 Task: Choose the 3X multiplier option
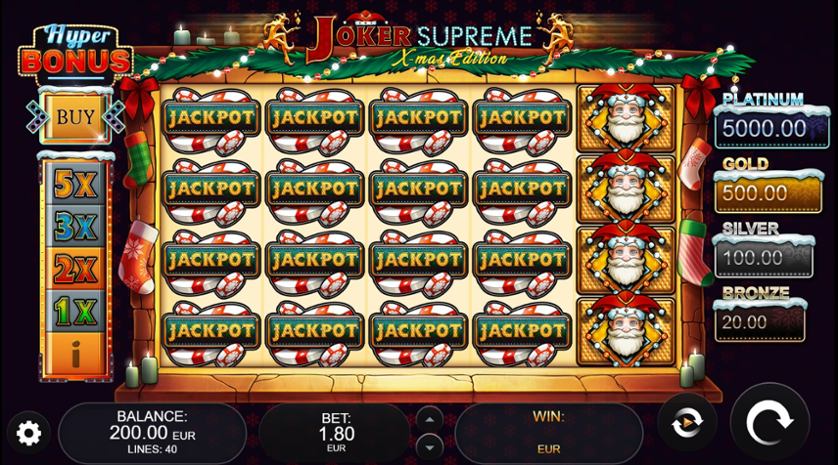pyautogui.click(x=75, y=227)
